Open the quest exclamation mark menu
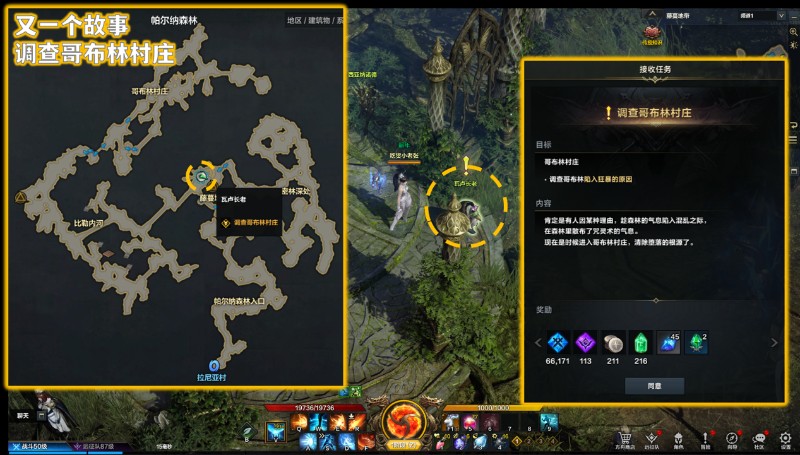Viewport: 800px width, 455px height. click(705, 438)
